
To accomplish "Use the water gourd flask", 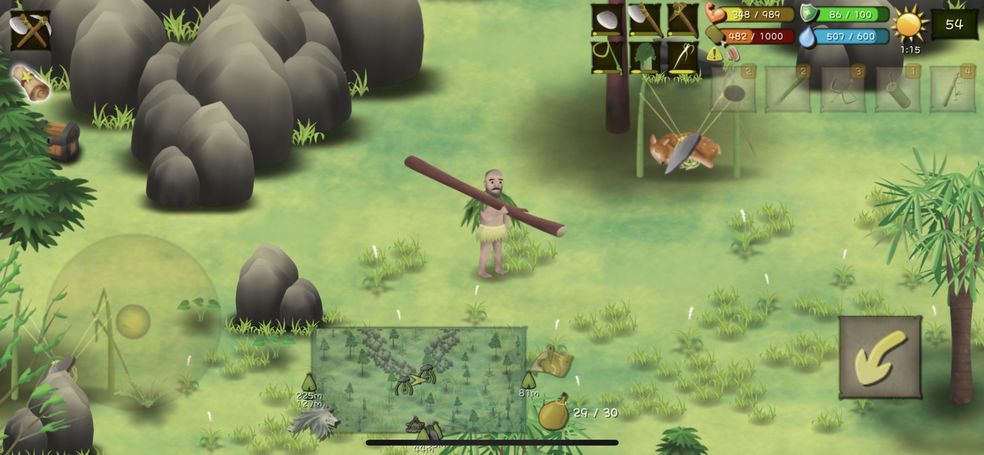I will pos(554,412).
